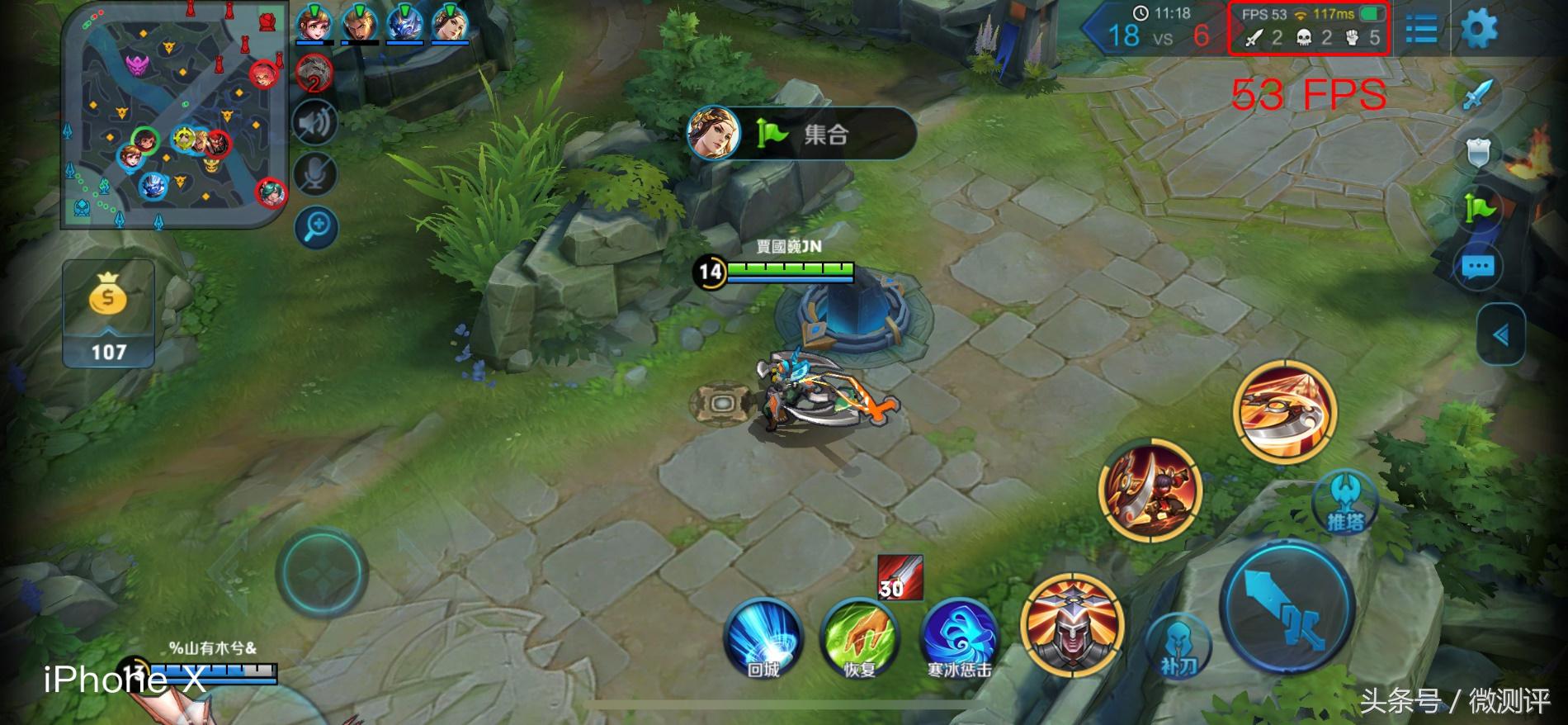This screenshot has width=1568, height=725.
Task: Send the shield retreat signal
Action: [1478, 152]
